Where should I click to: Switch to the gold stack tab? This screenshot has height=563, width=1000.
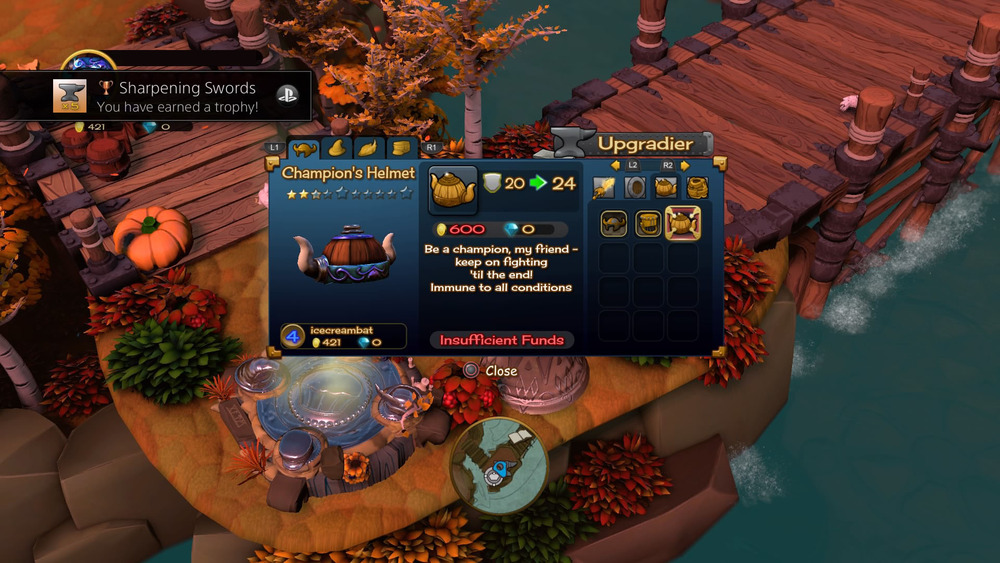[401, 149]
